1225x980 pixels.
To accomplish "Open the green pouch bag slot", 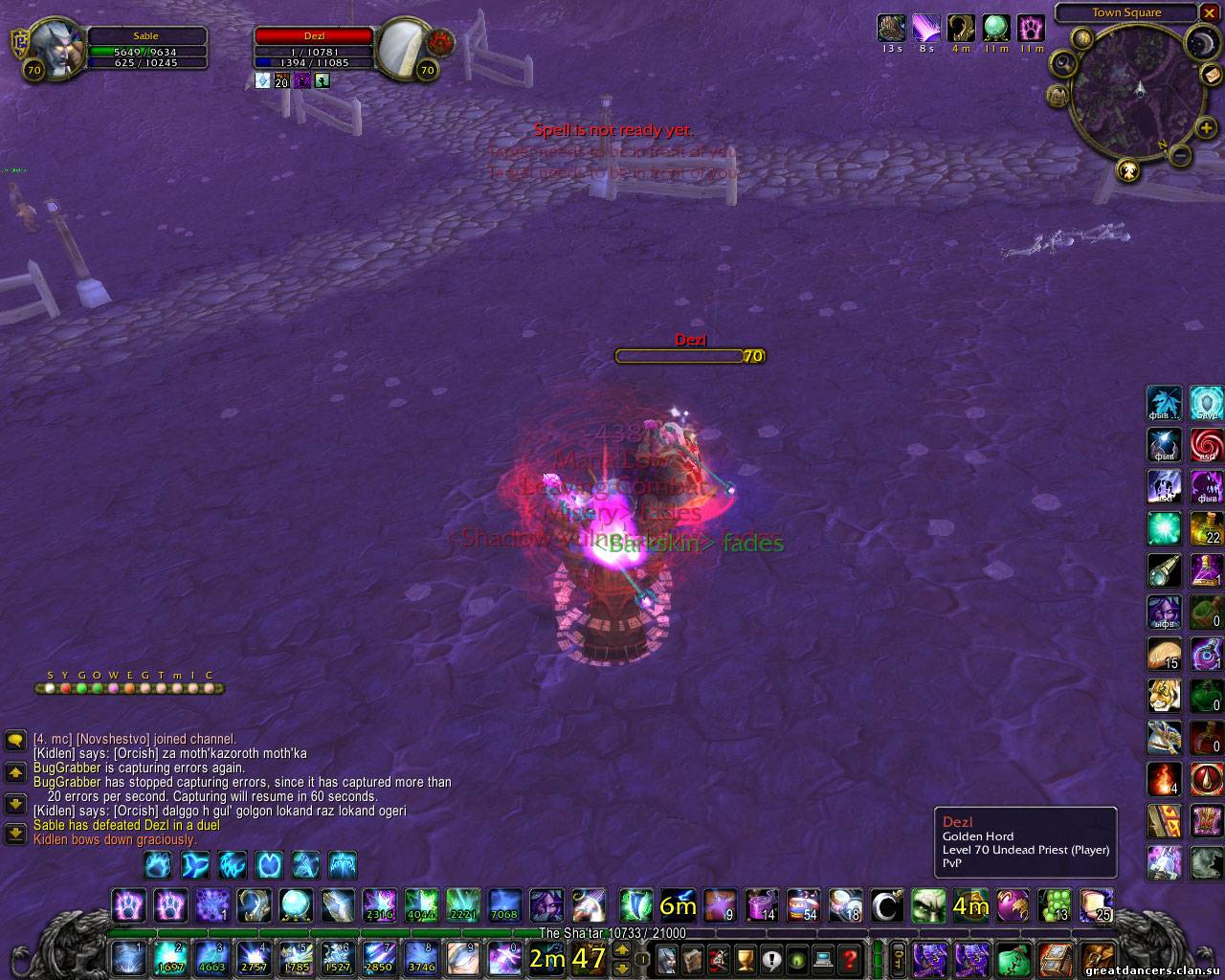I will [1013, 958].
